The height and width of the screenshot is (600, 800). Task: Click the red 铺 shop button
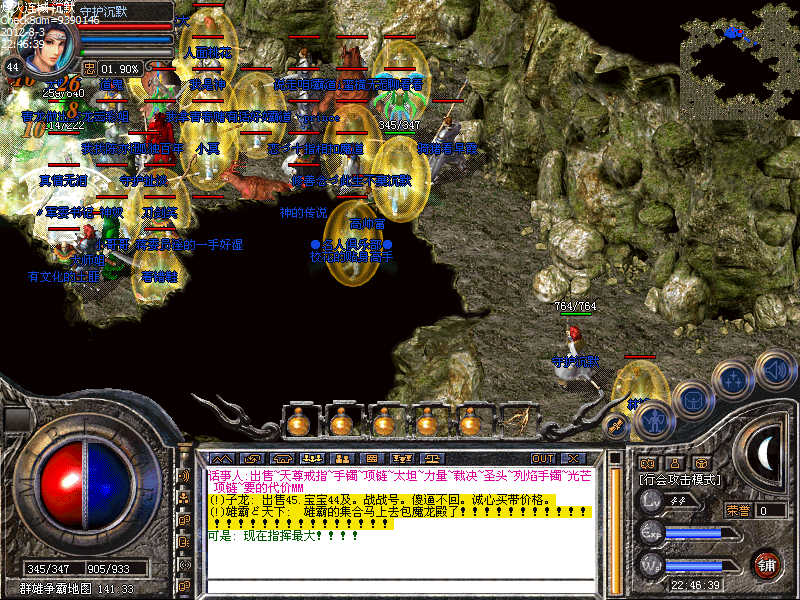click(765, 564)
